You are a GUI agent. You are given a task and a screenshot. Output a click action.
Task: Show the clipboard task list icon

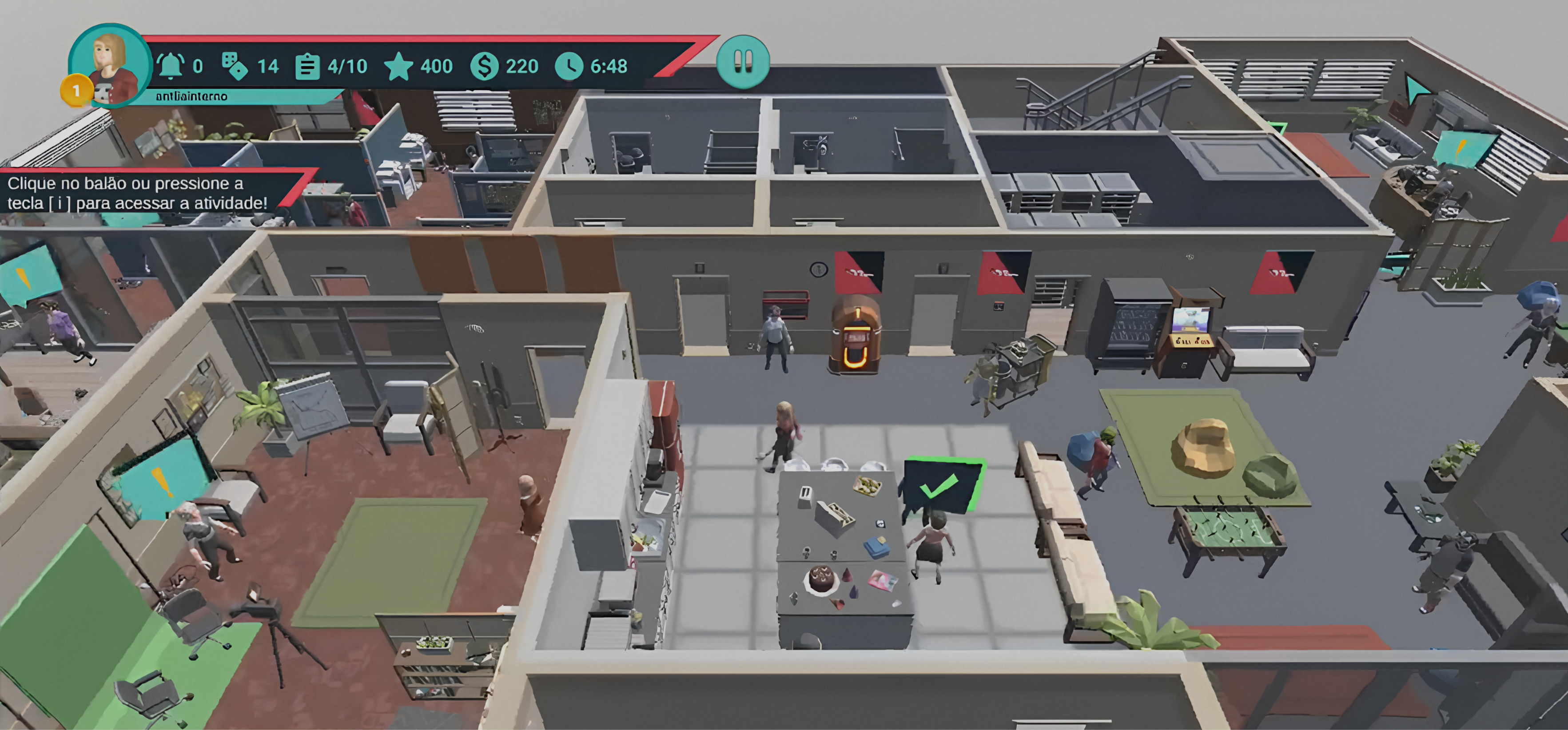(307, 66)
